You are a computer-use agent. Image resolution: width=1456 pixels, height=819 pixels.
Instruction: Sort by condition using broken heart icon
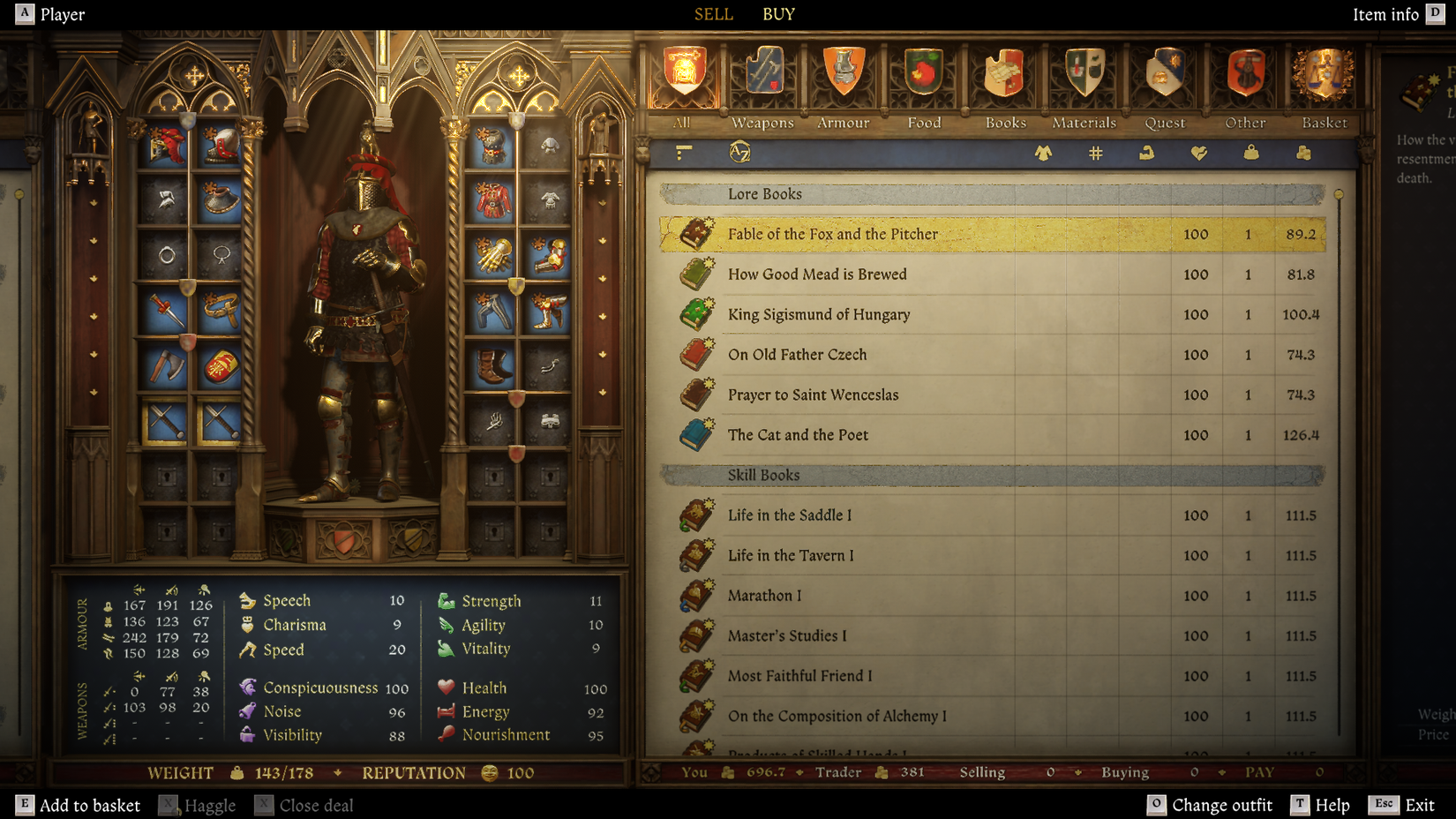tap(1197, 152)
